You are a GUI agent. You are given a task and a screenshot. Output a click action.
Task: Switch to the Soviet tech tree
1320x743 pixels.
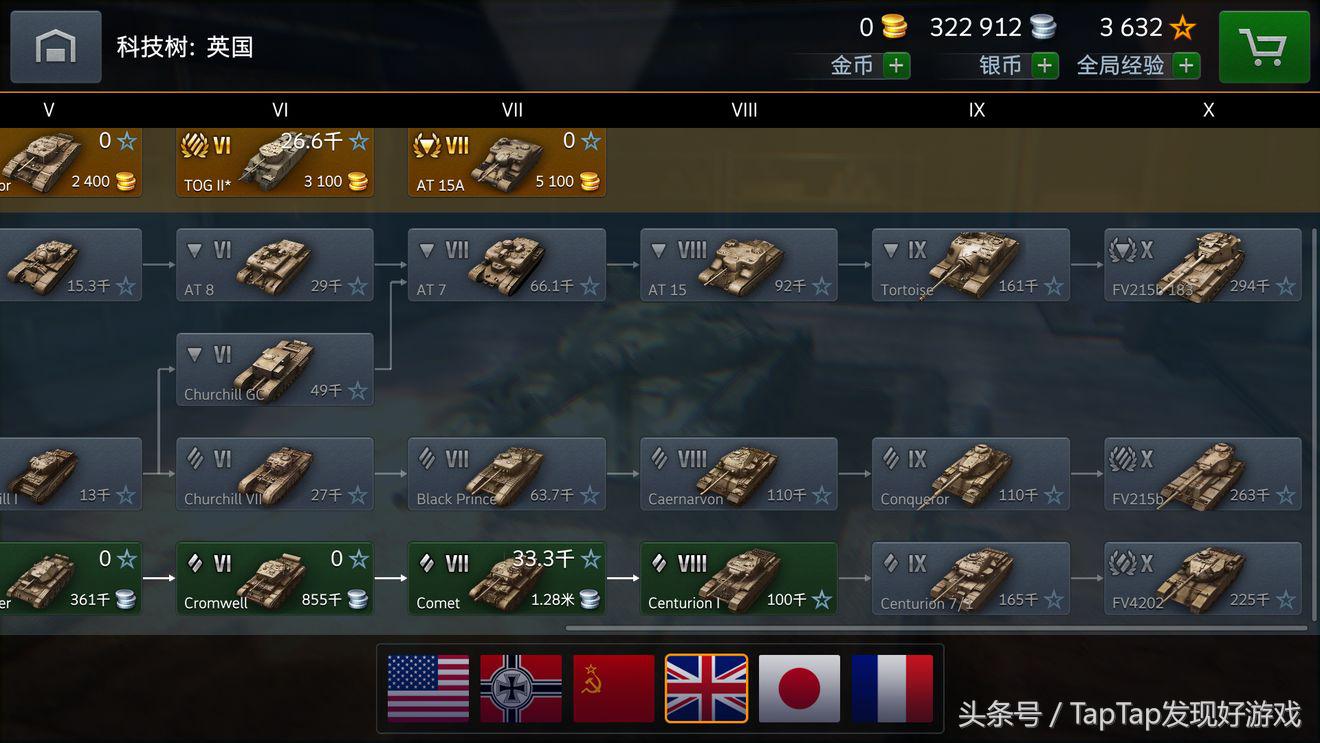click(613, 688)
